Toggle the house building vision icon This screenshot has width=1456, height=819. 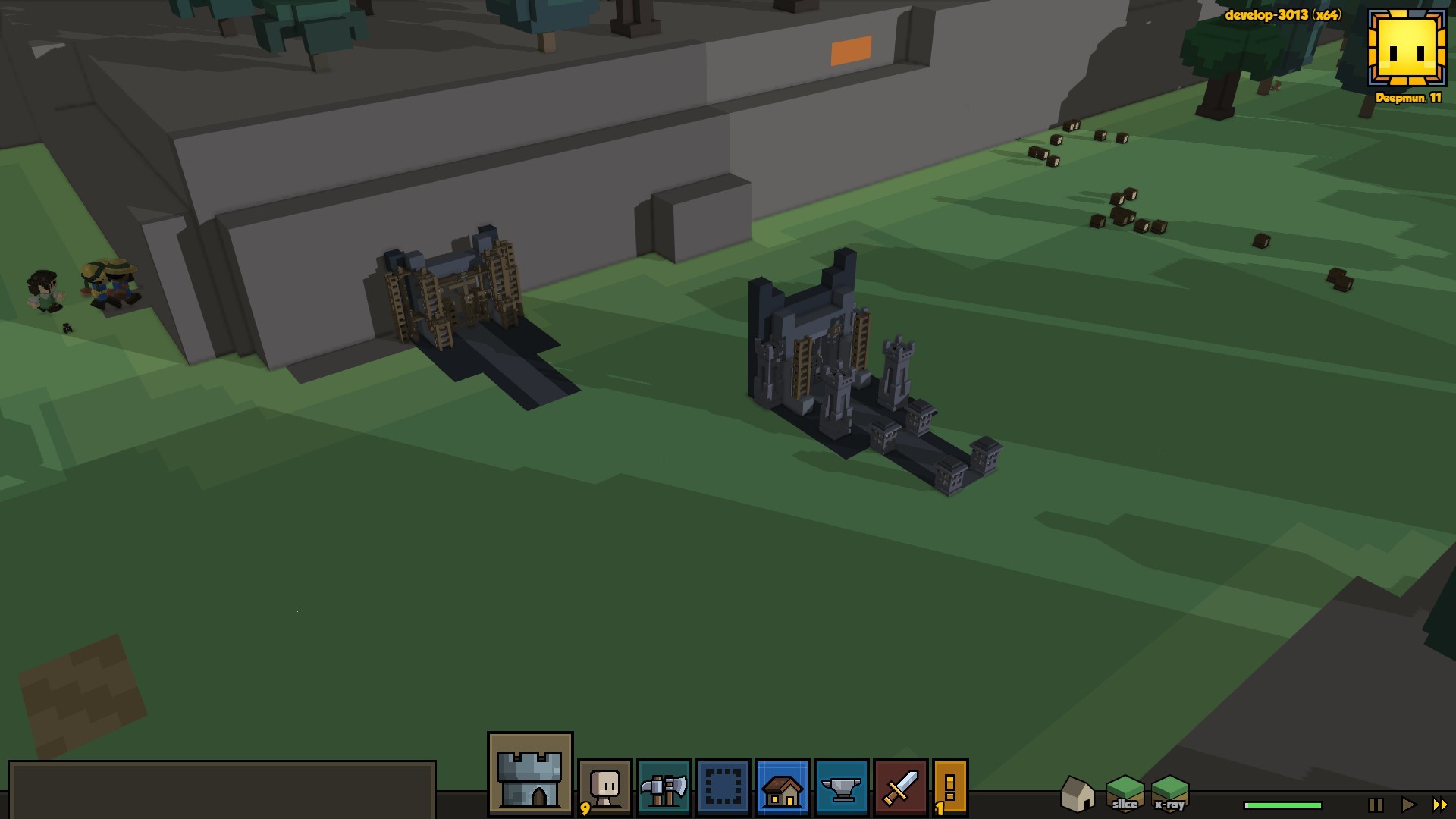point(1077,794)
